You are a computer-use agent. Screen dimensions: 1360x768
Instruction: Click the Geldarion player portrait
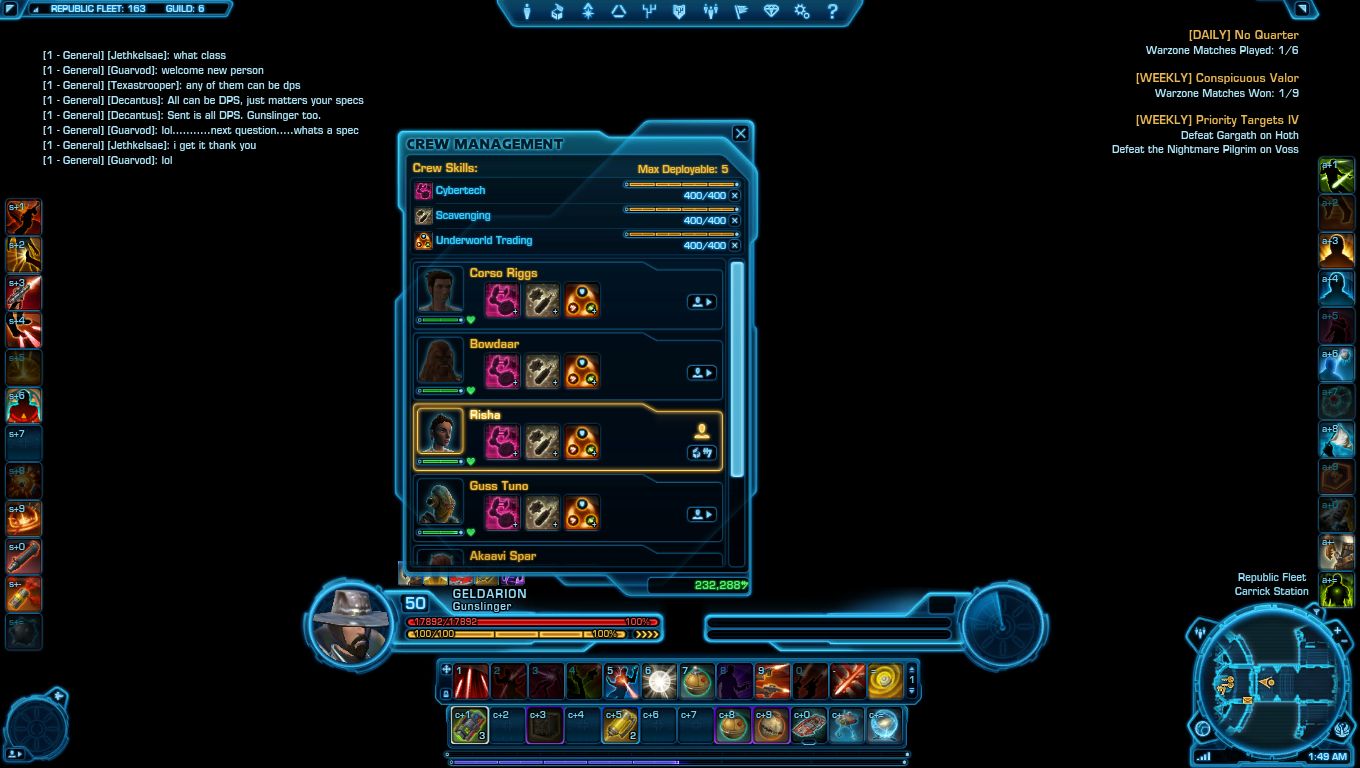[351, 622]
